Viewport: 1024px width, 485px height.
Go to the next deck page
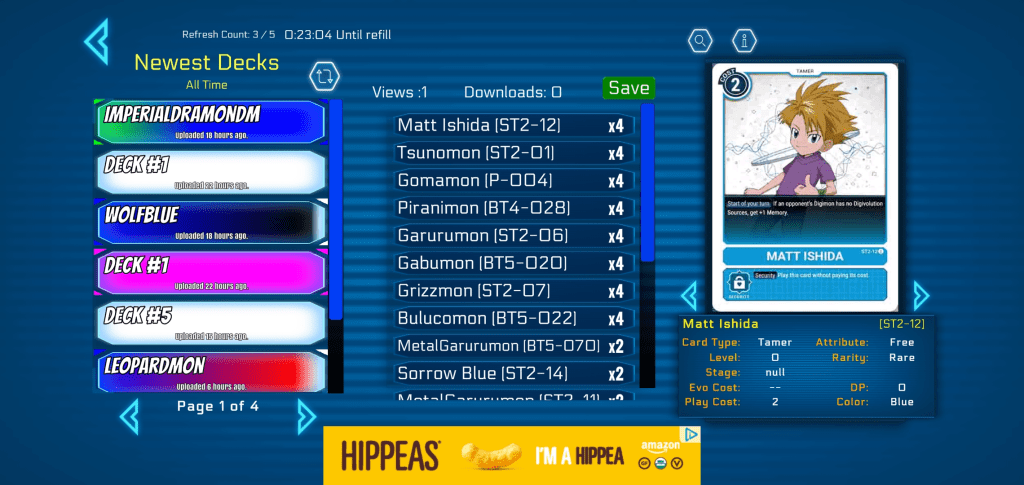pos(306,415)
